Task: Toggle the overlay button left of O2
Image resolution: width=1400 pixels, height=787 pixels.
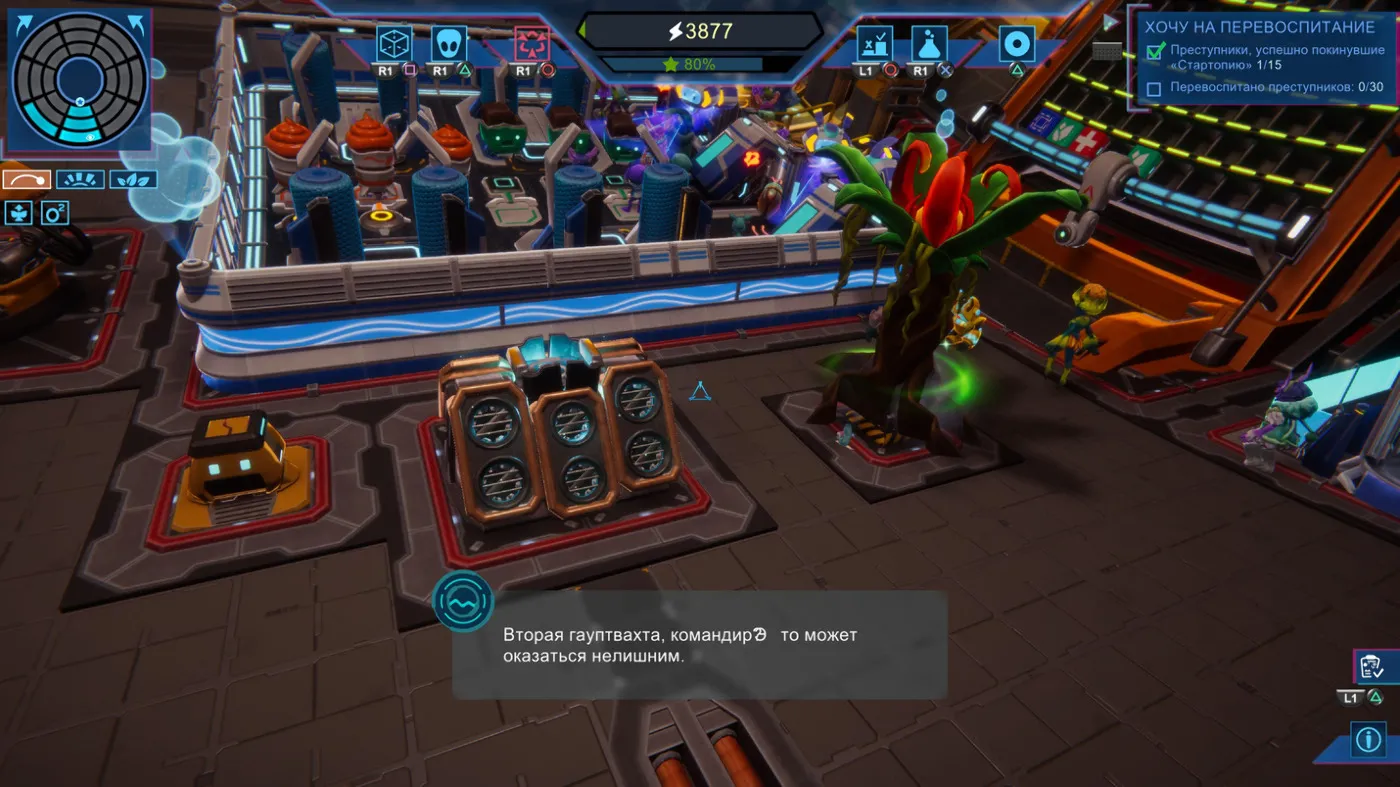Action: click(20, 212)
